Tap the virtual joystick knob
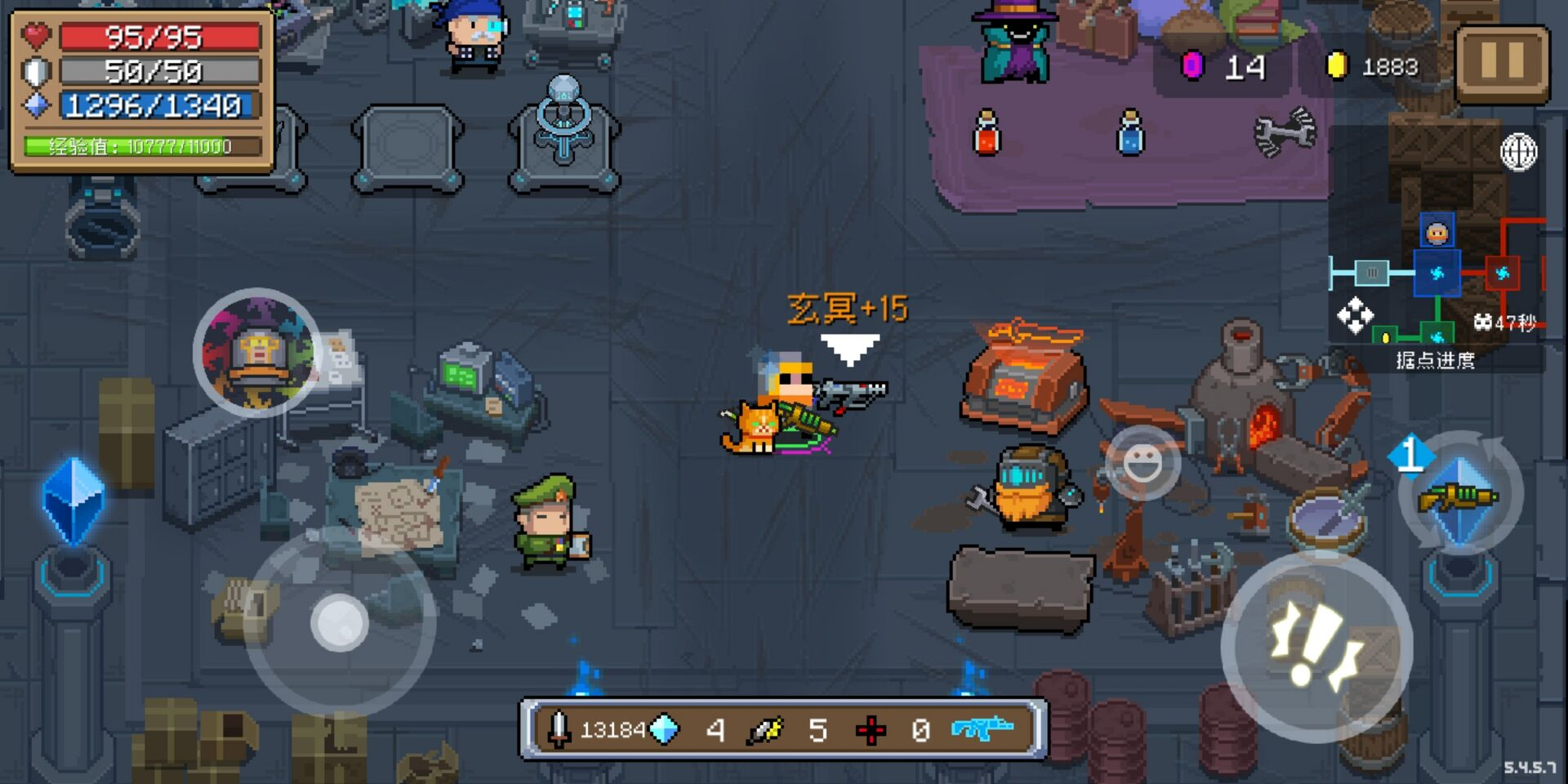The image size is (1568, 784). pos(340,622)
